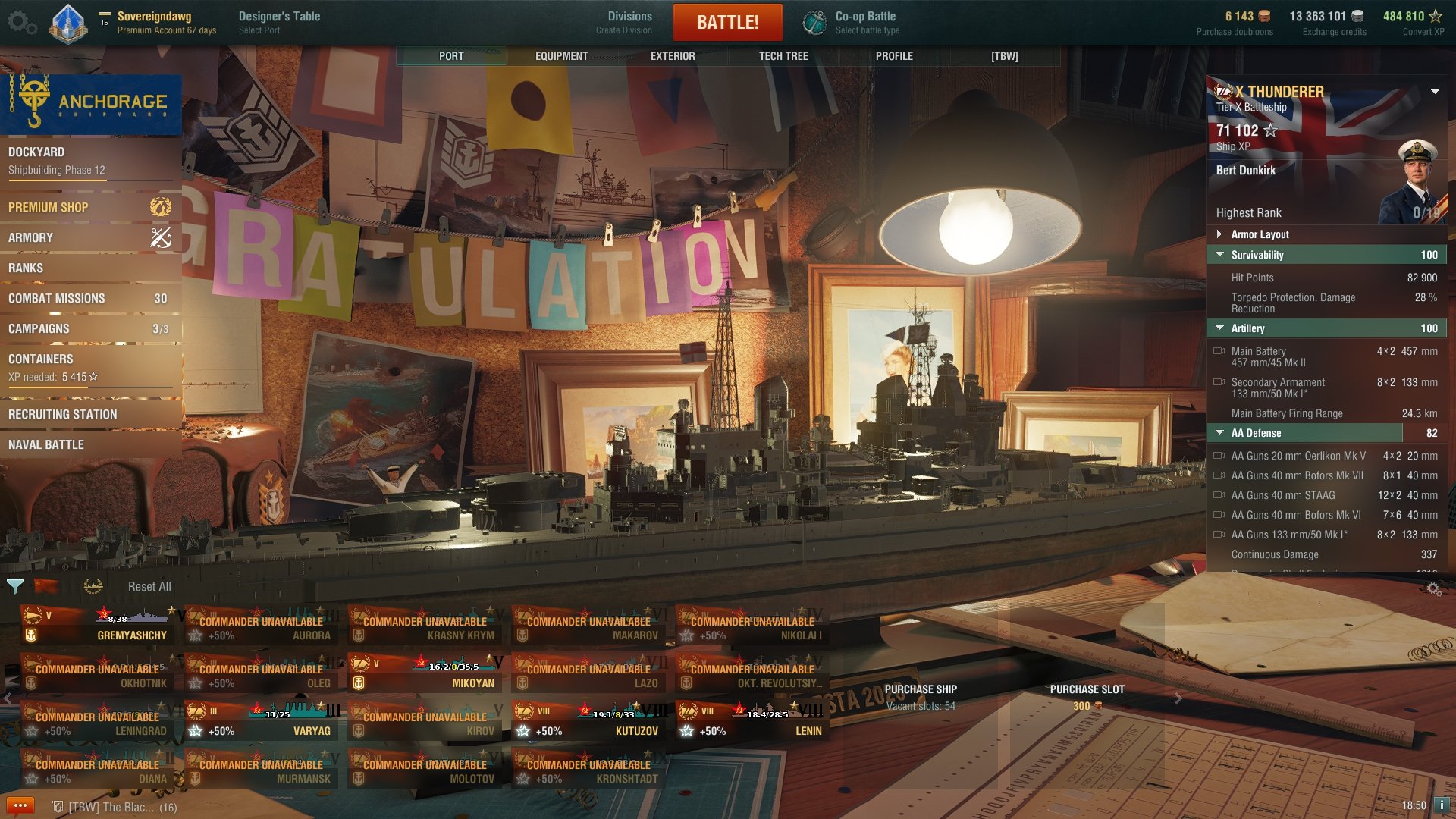Choose the Kutuzov ship card
Image resolution: width=1456 pixels, height=819 pixels.
click(591, 721)
